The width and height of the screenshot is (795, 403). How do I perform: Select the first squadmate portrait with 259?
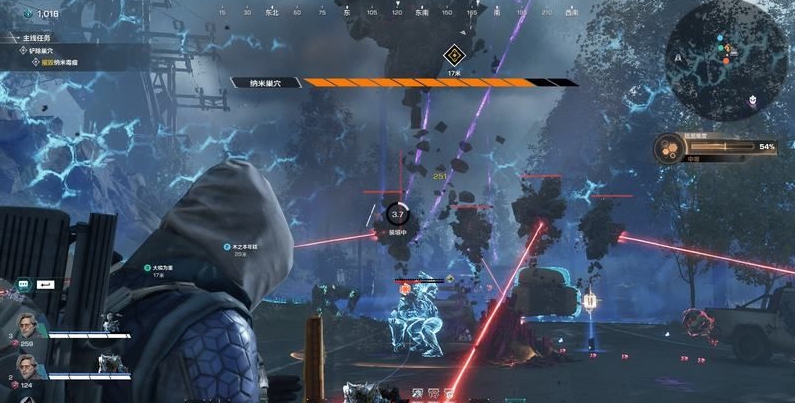click(x=28, y=328)
